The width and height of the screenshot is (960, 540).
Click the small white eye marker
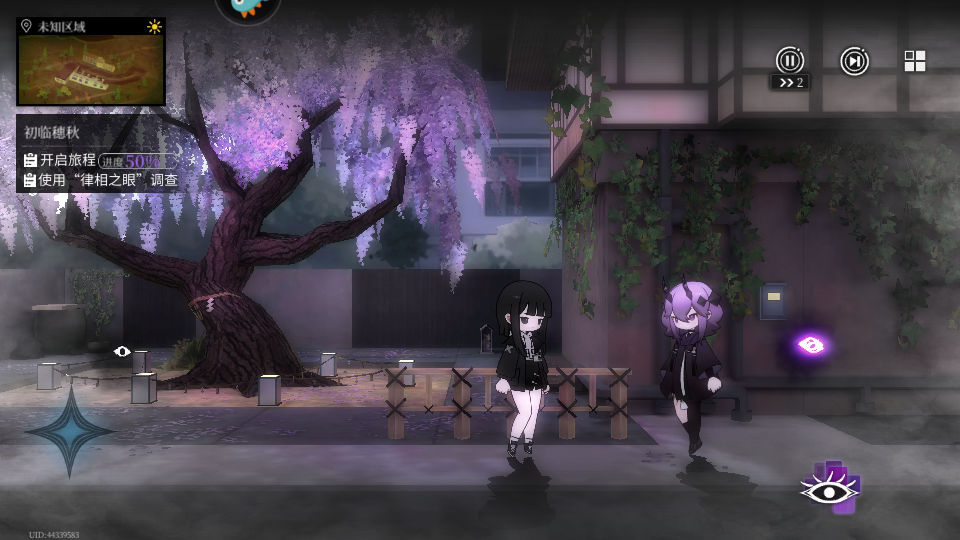(122, 351)
